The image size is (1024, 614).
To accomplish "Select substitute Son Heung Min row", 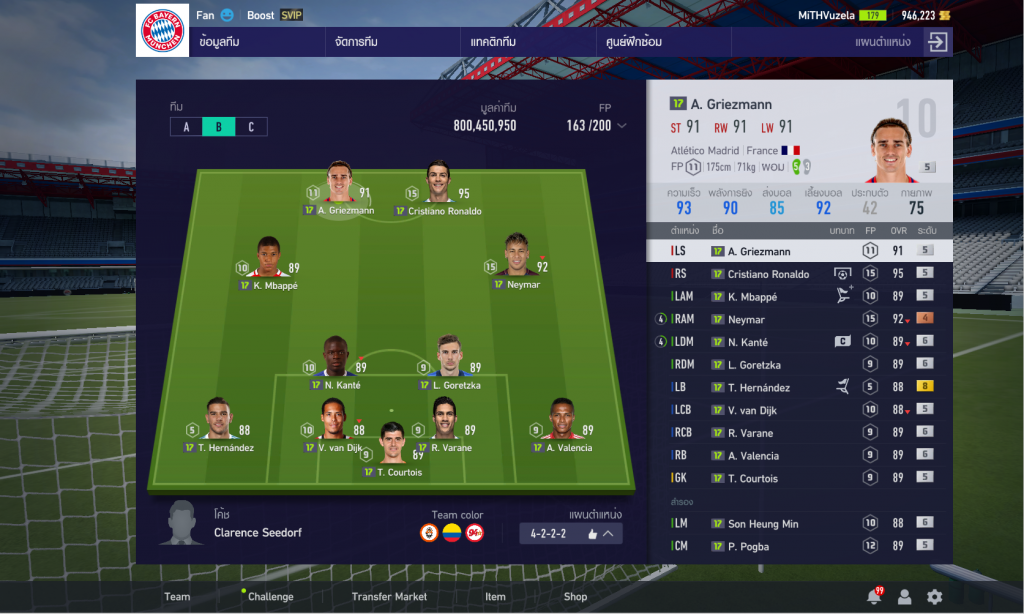I will pos(799,523).
